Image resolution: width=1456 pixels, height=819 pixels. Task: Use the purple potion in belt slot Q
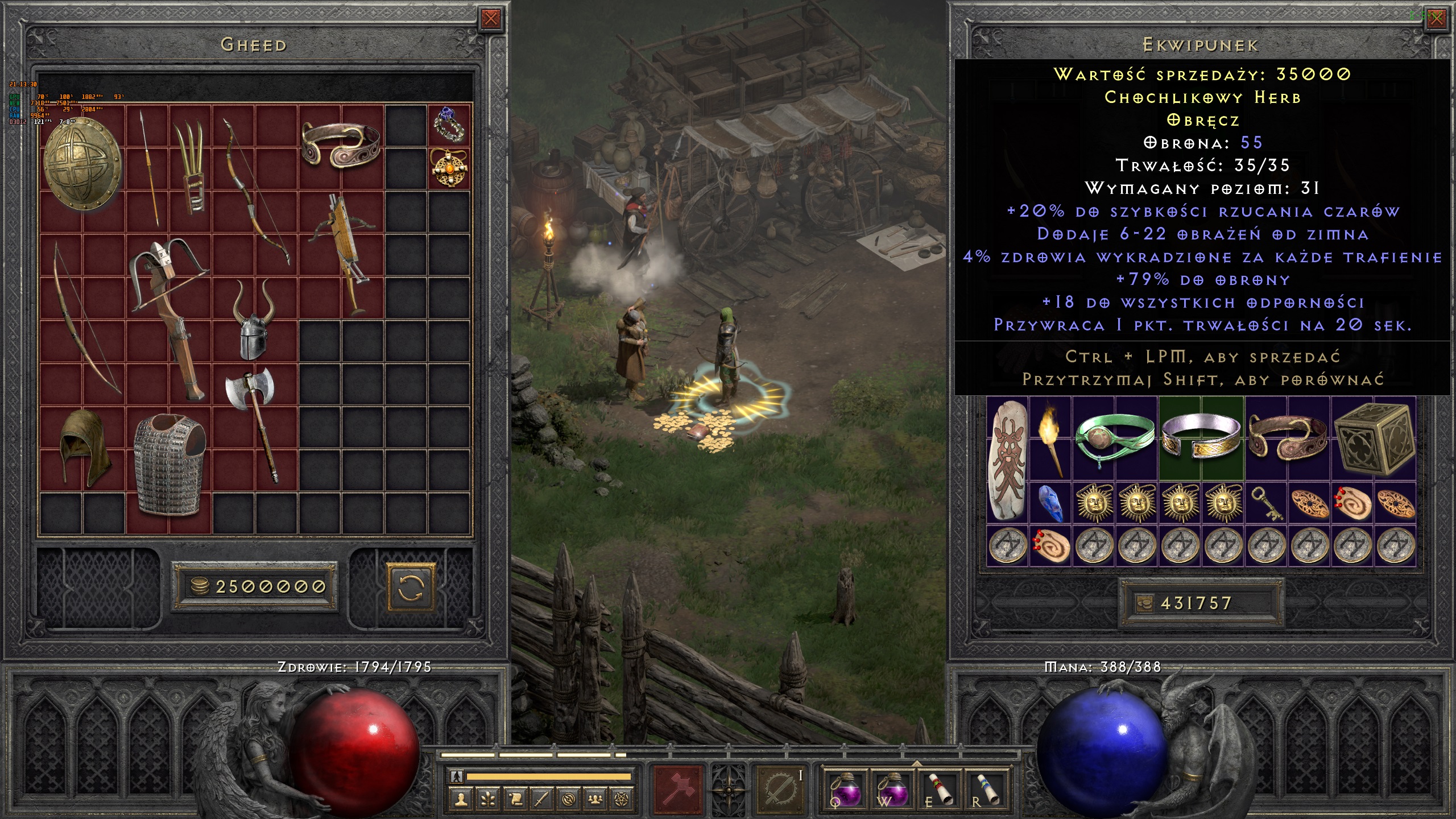point(845,791)
